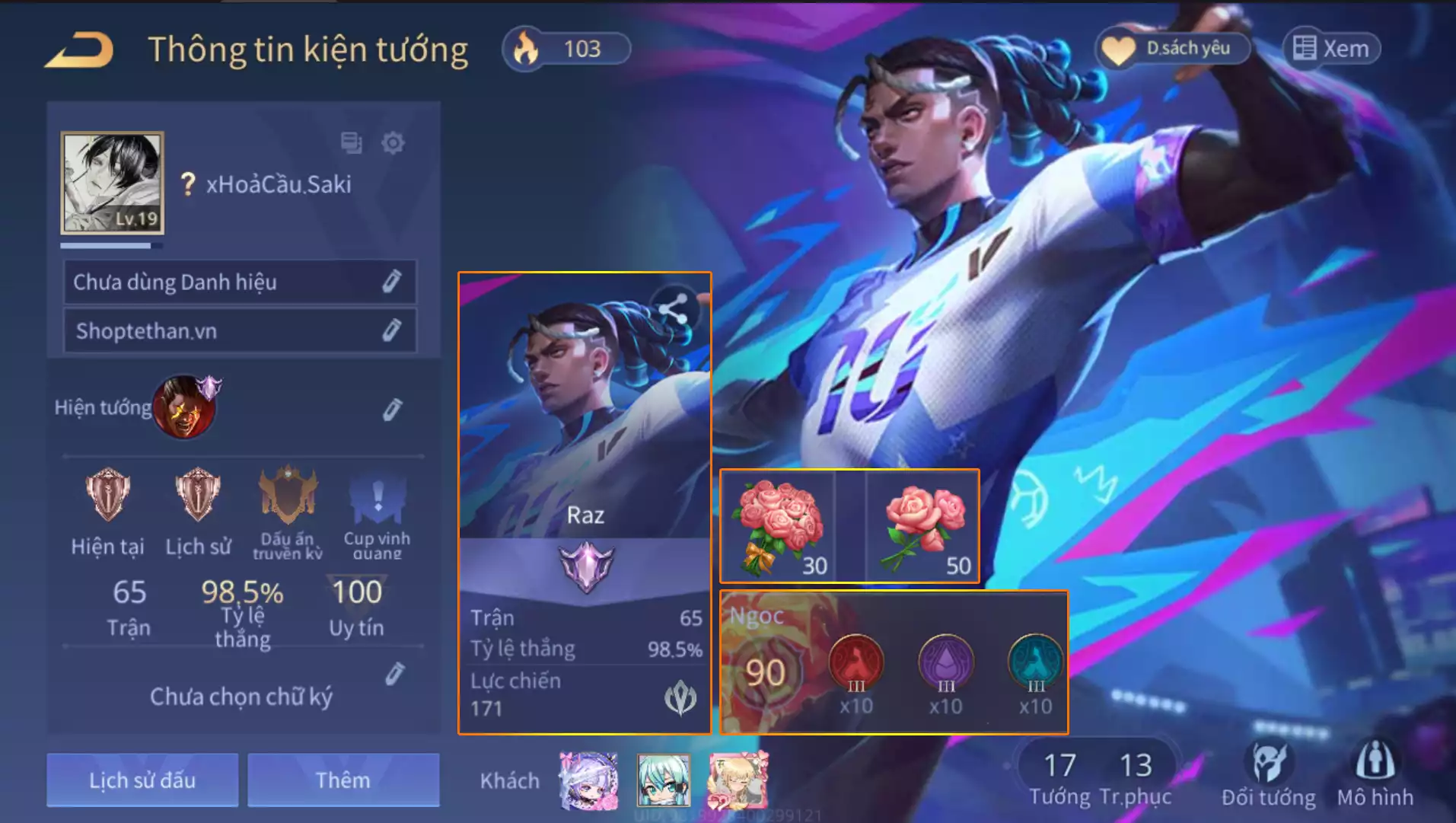Open the Ngọc rune panel
Viewport: 1456px width, 823px height.
(894, 662)
